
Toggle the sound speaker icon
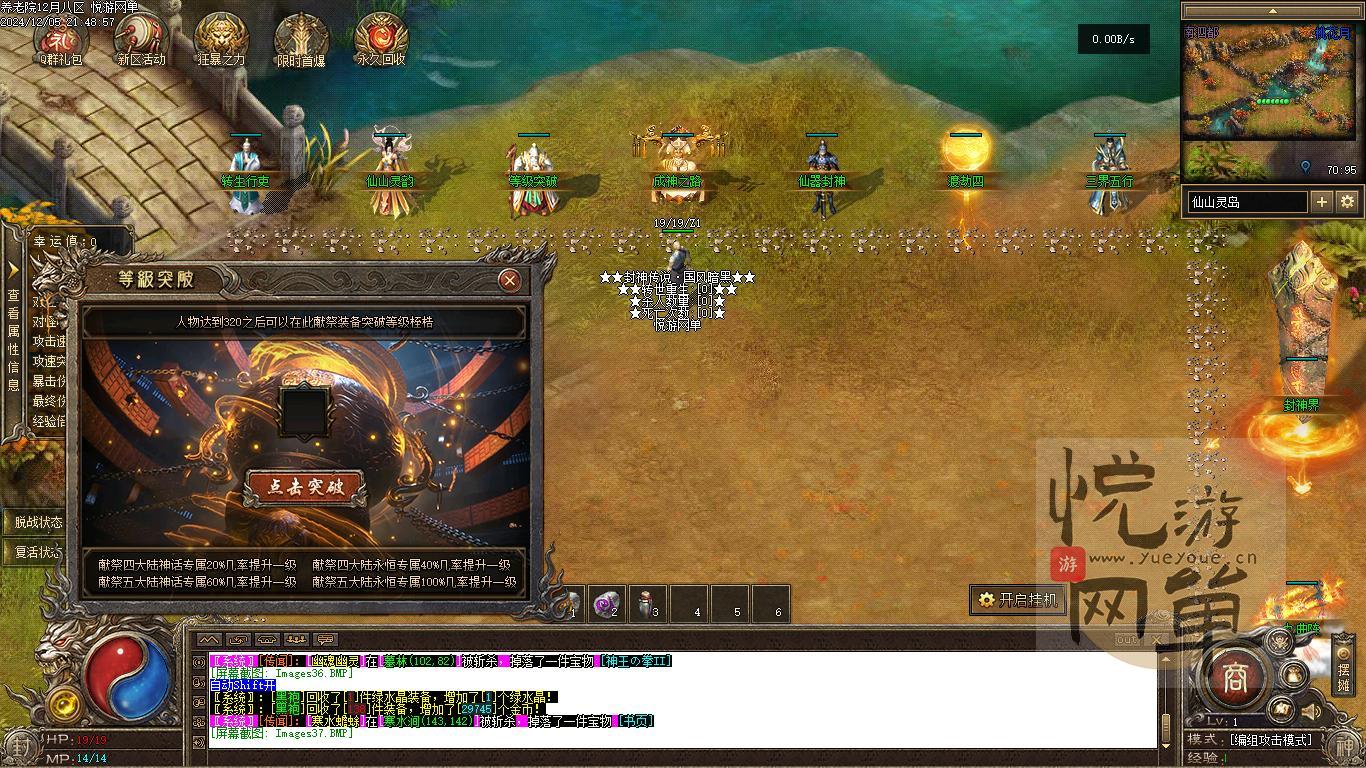pyautogui.click(x=1310, y=712)
